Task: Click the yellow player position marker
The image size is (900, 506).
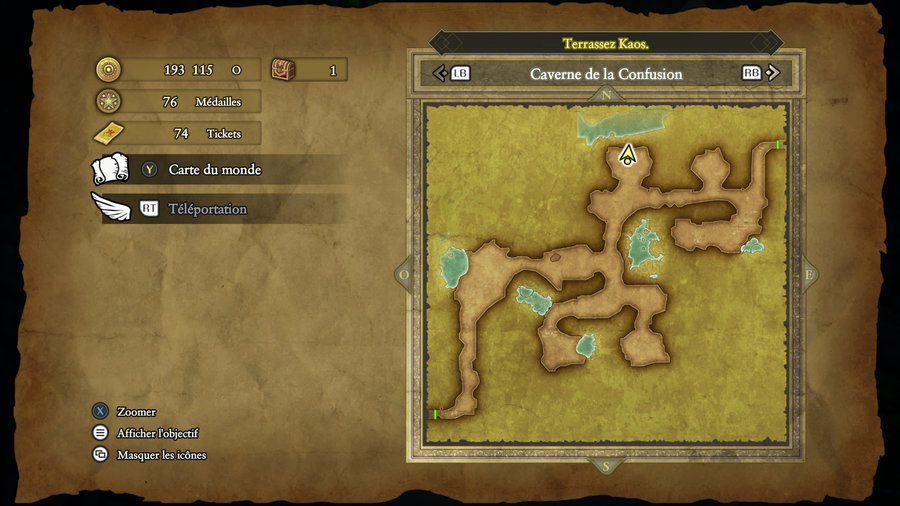Action: click(627, 155)
